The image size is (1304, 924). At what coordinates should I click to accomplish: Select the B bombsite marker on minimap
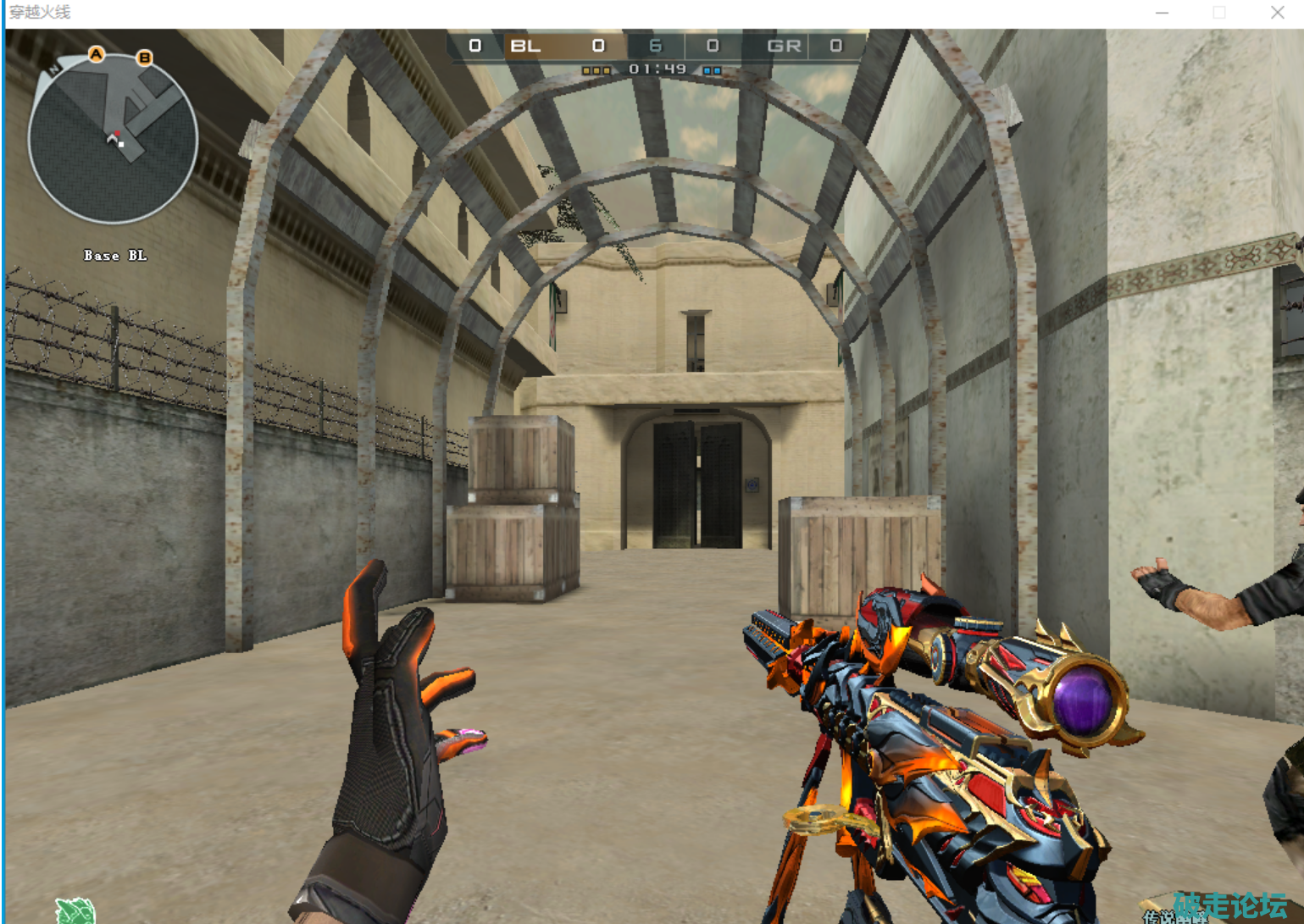(145, 58)
